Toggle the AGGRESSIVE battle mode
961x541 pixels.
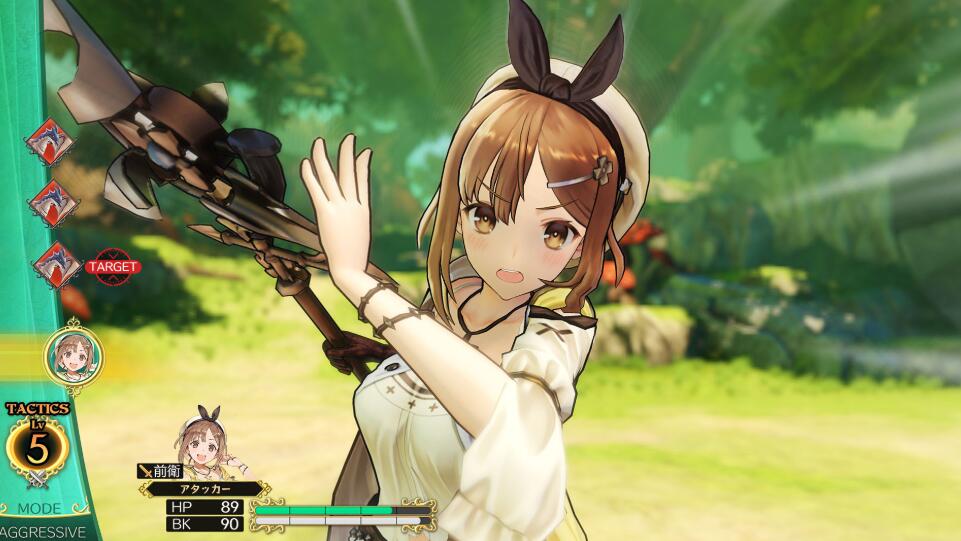tap(42, 532)
